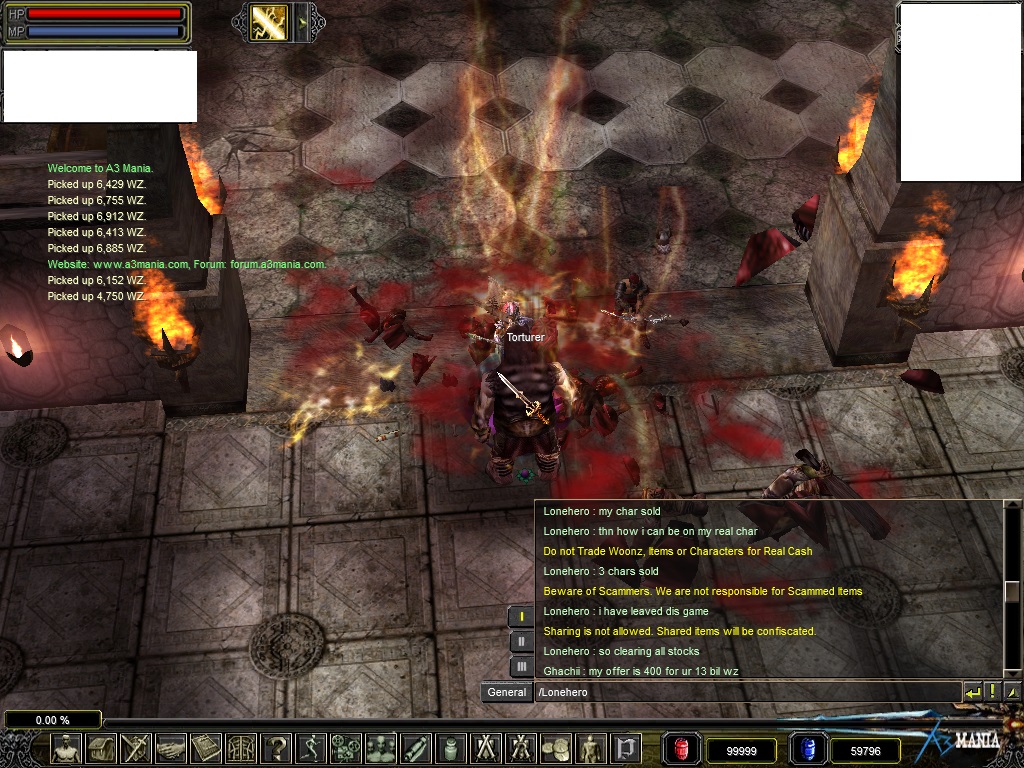Switch to chat tab III
Viewport: 1024px width, 768px height.
pyautogui.click(x=521, y=666)
